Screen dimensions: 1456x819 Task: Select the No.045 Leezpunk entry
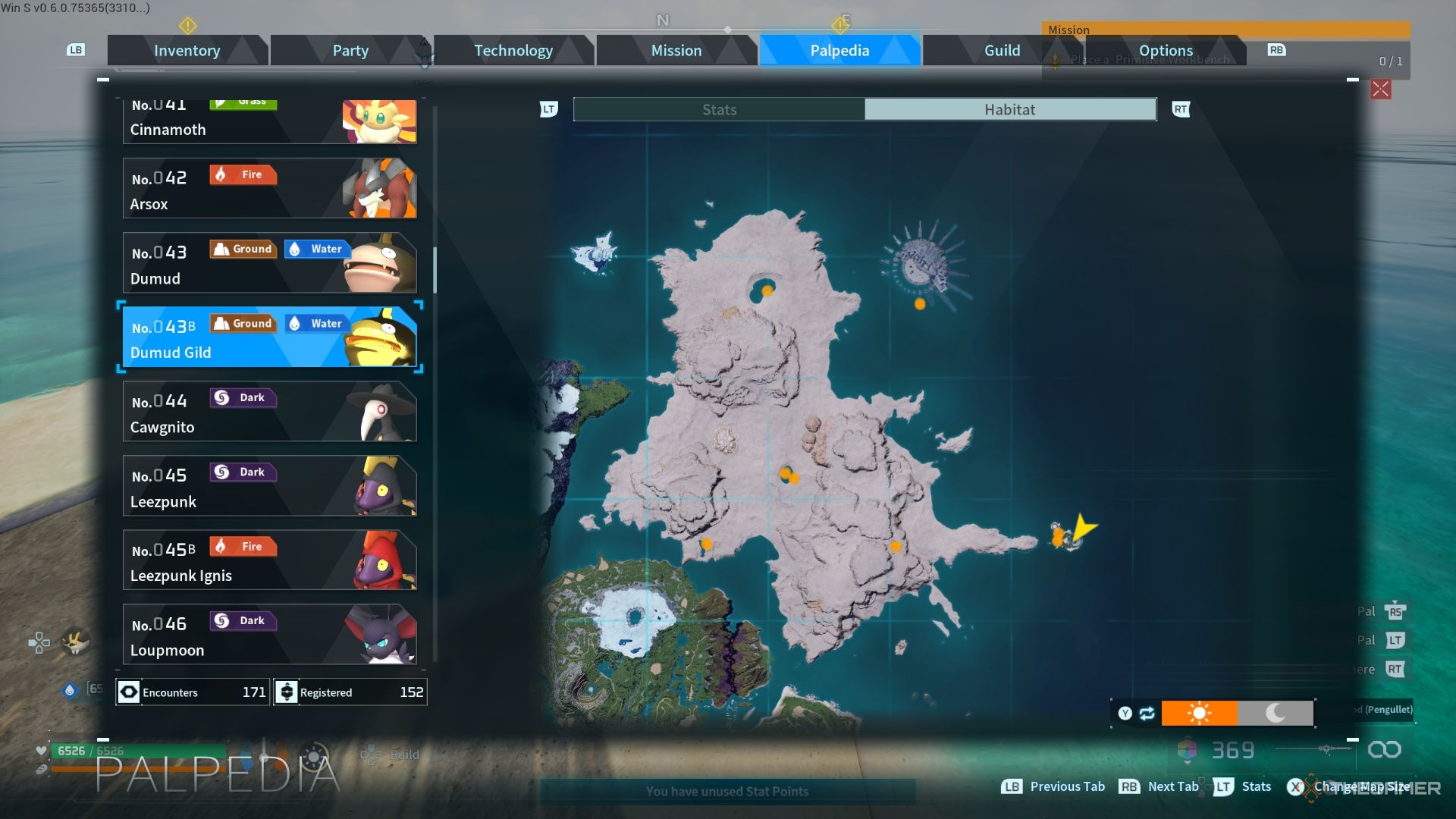point(269,486)
